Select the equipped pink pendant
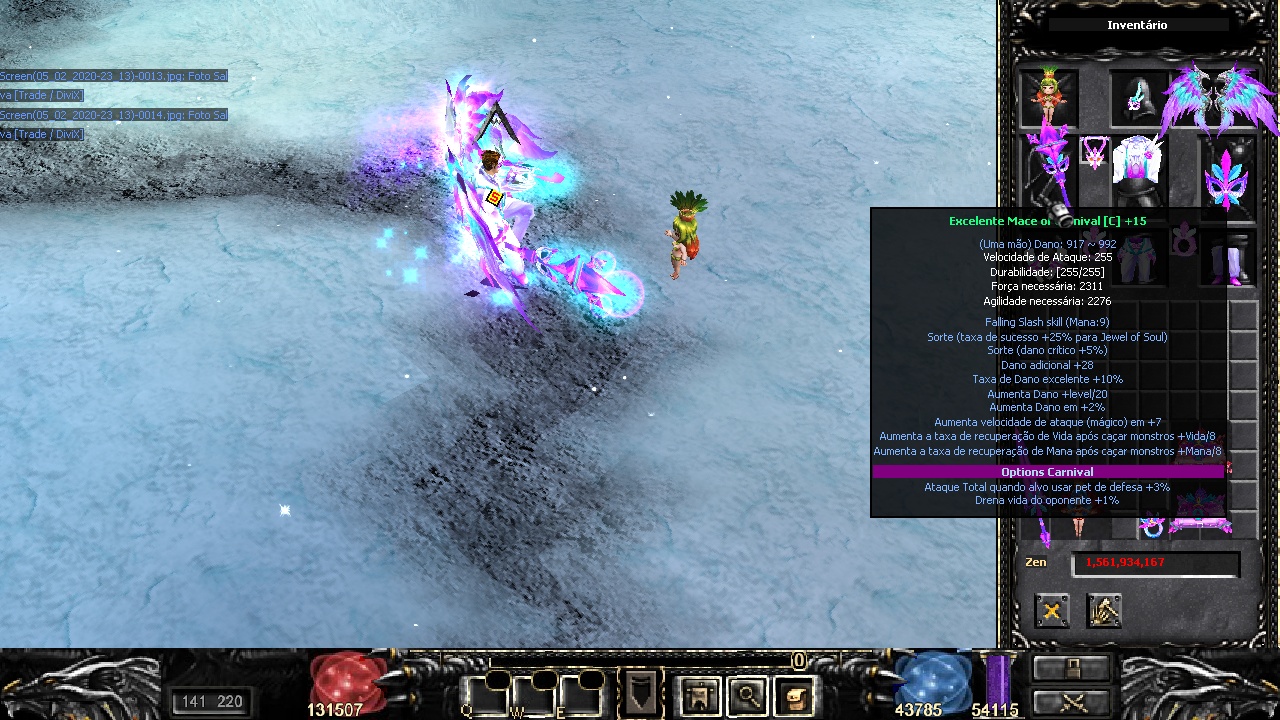The height and width of the screenshot is (720, 1280). coord(1094,154)
